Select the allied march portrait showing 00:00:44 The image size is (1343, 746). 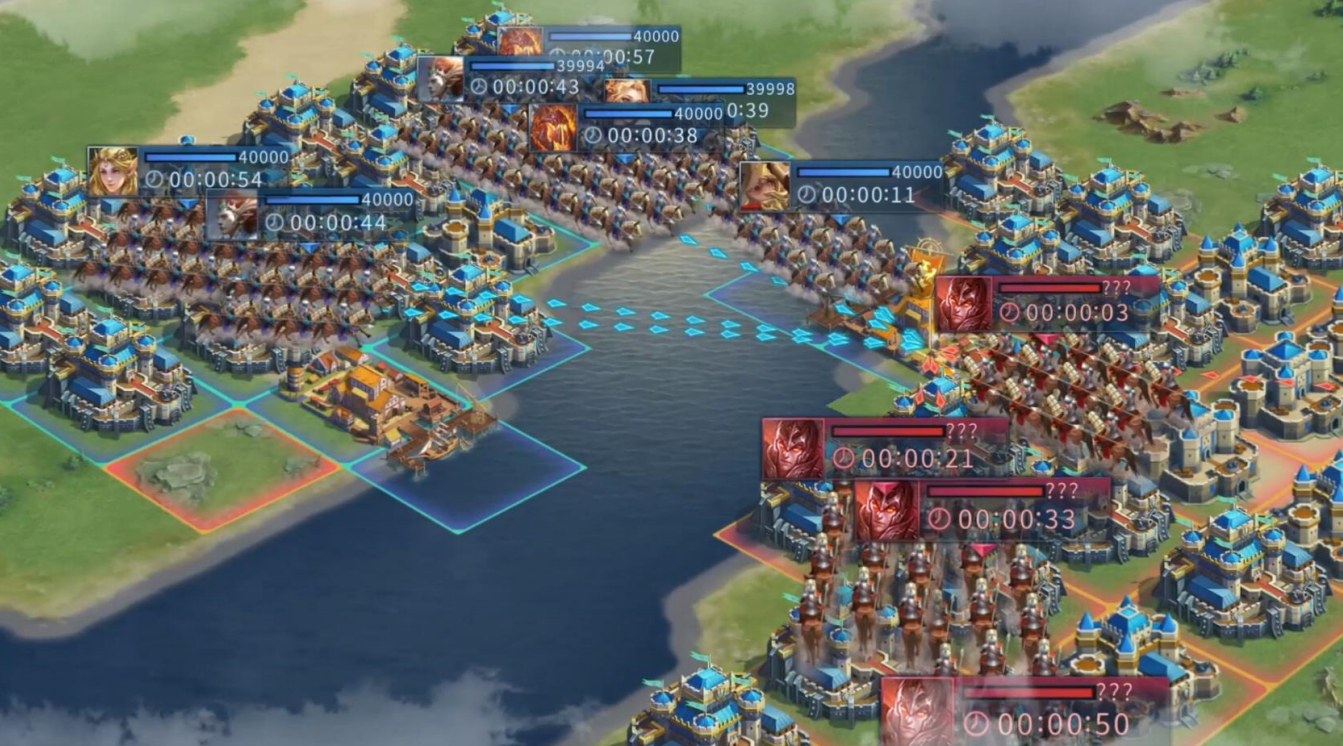[x=231, y=215]
